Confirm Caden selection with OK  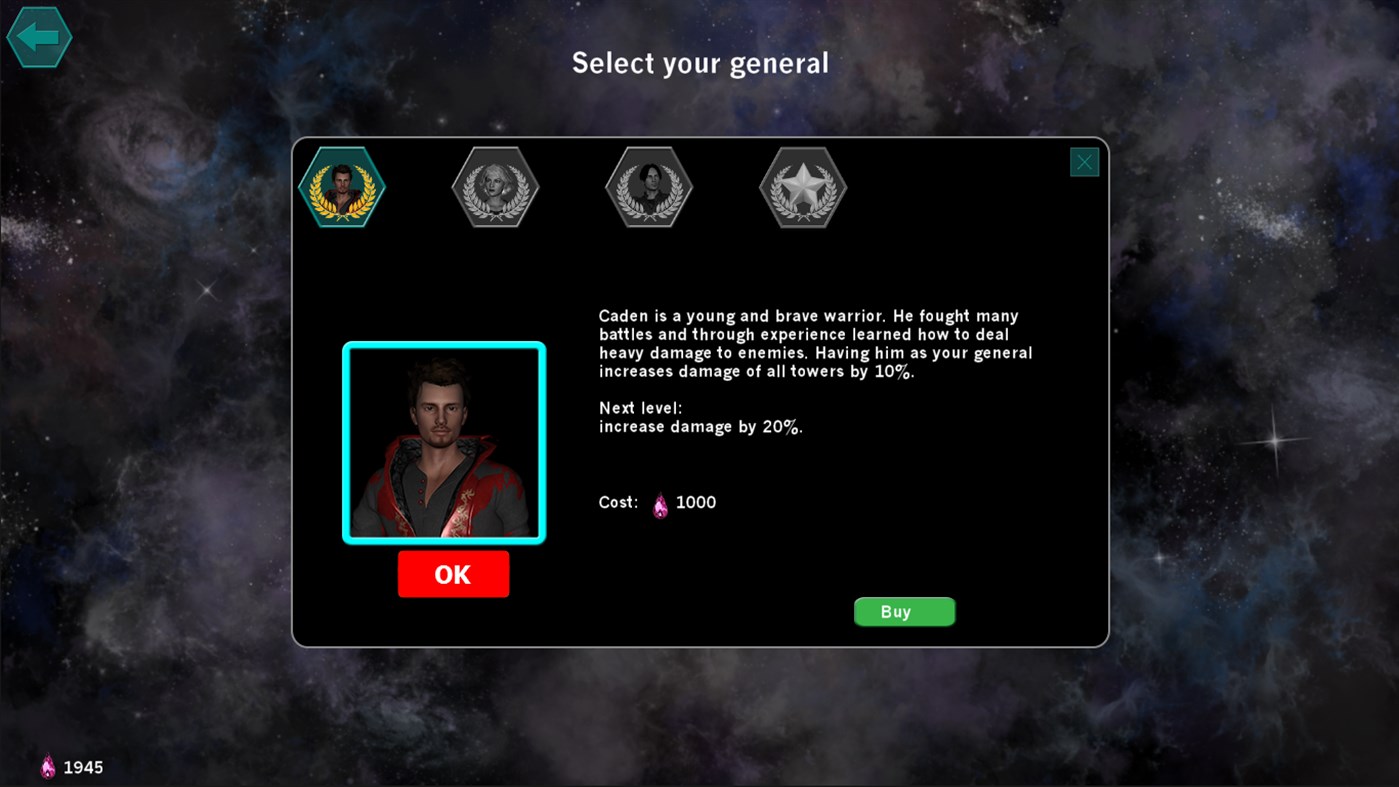coord(453,574)
